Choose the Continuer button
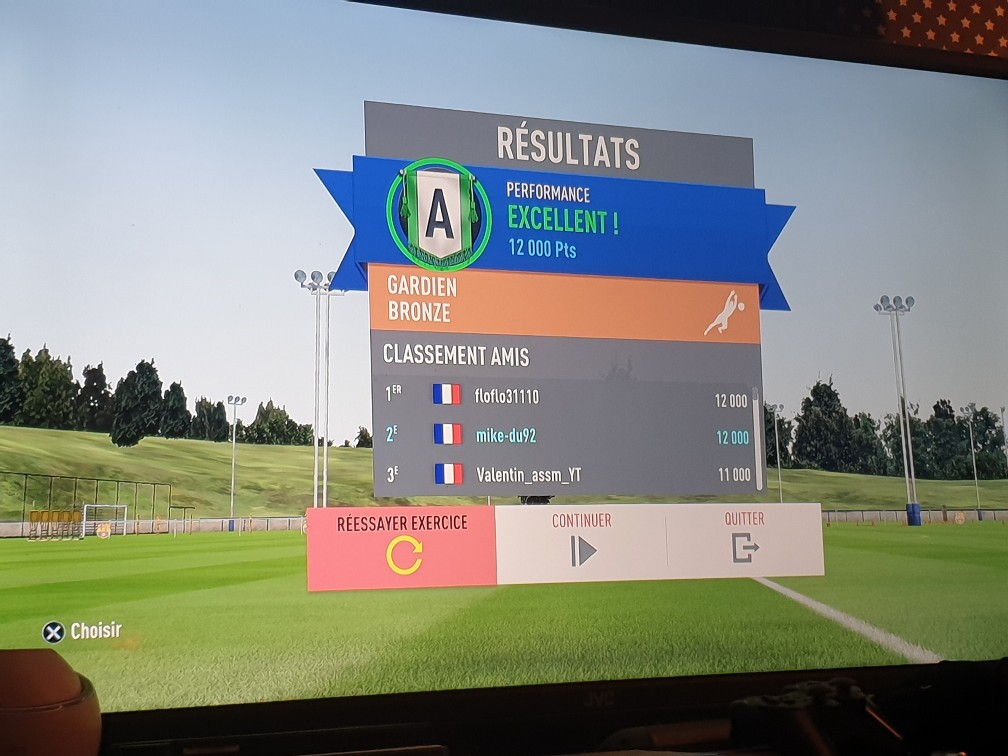The image size is (1008, 756). click(582, 542)
